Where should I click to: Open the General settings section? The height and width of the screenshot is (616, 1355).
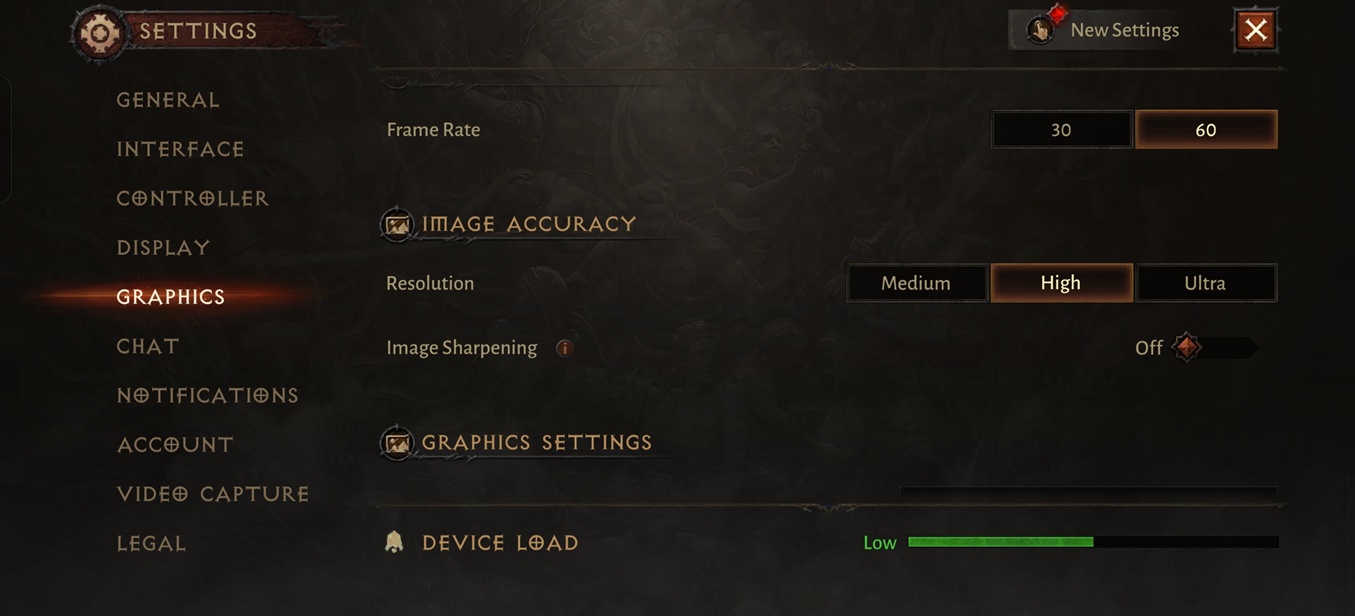coord(168,100)
